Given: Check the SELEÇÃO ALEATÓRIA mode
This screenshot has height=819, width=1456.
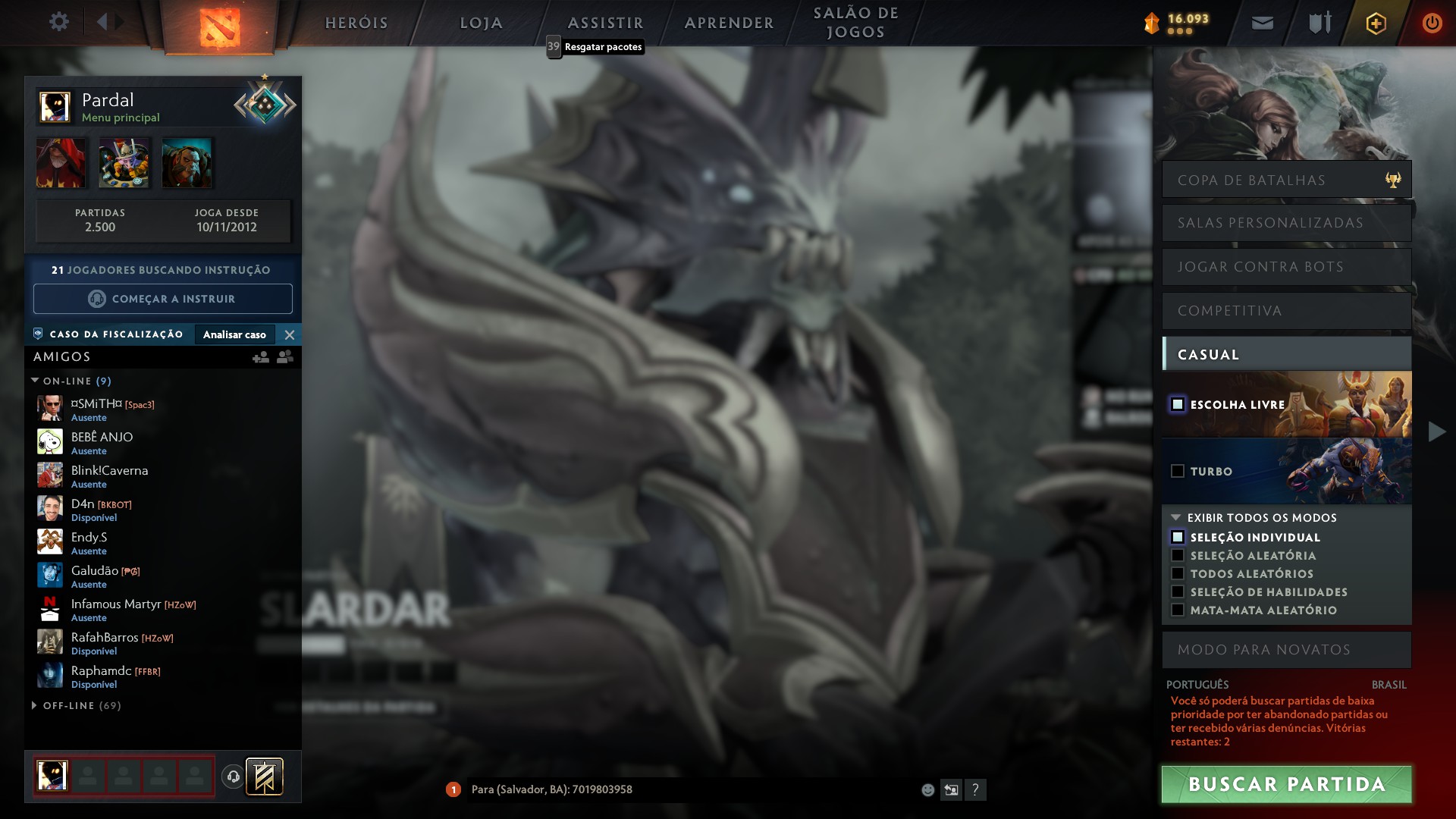Looking at the screenshot, I should (x=1178, y=556).
